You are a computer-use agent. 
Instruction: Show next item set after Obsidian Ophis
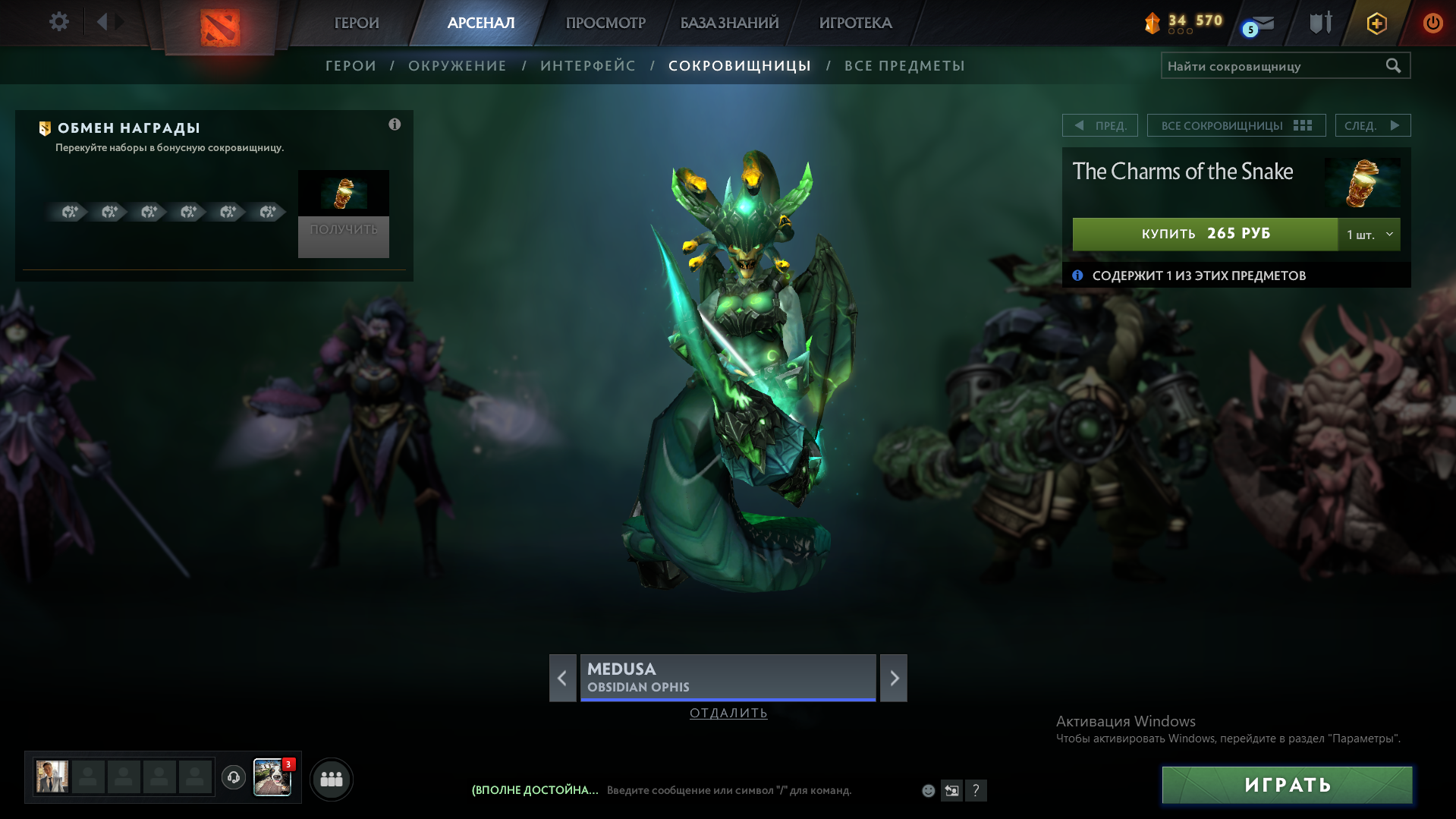(894, 678)
